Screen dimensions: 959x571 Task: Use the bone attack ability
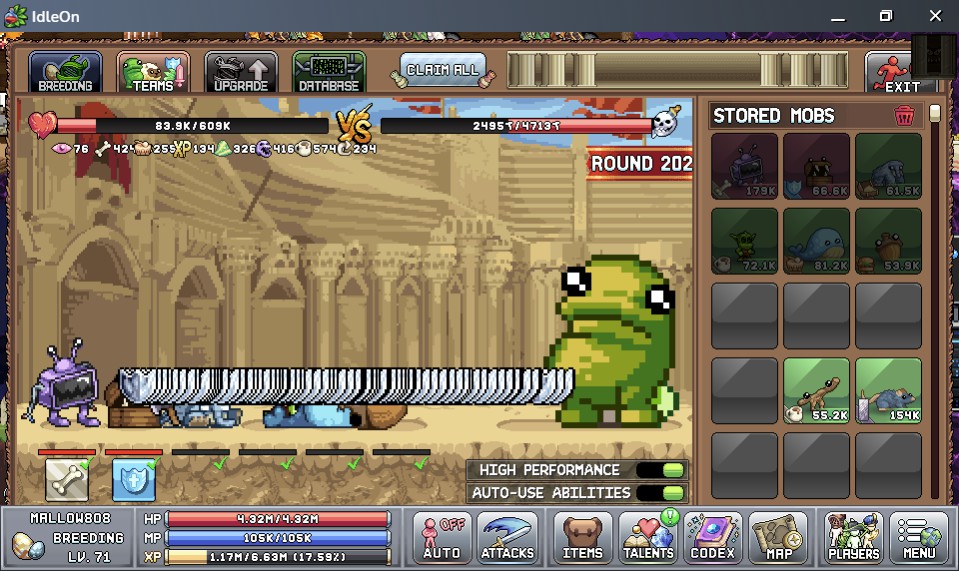tap(67, 480)
